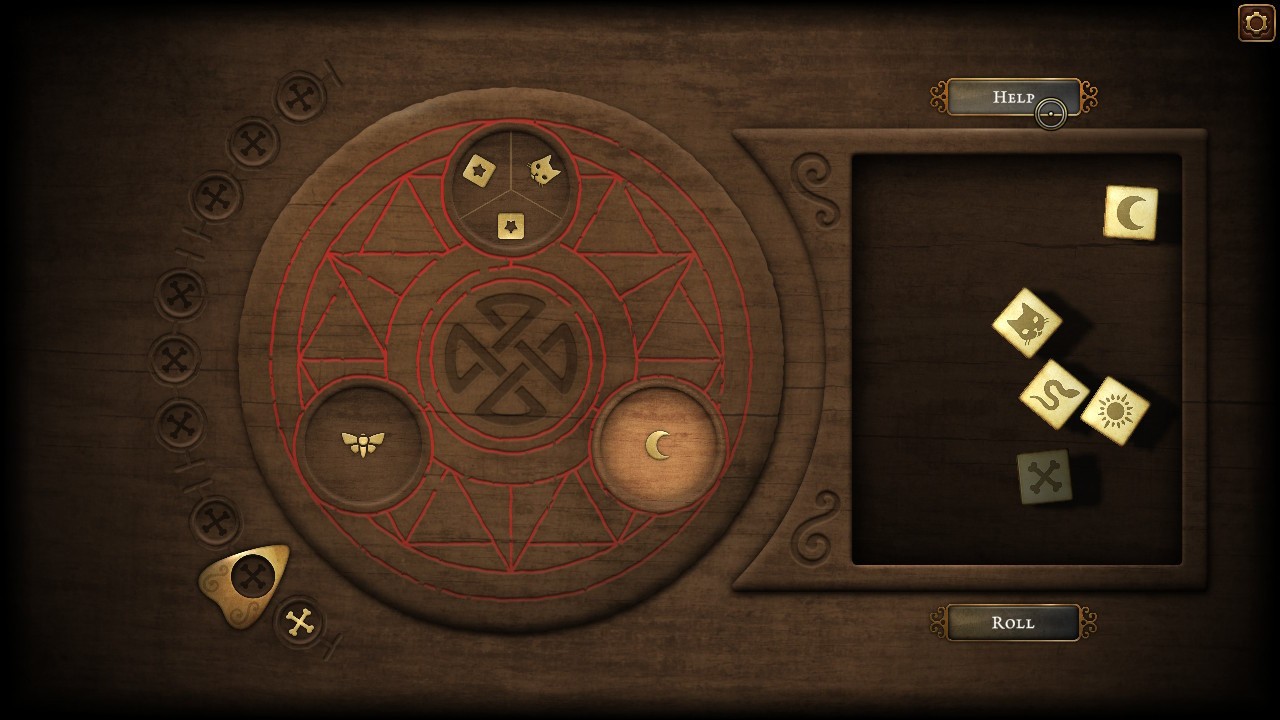Open the gear settings menu

pos(1256,23)
